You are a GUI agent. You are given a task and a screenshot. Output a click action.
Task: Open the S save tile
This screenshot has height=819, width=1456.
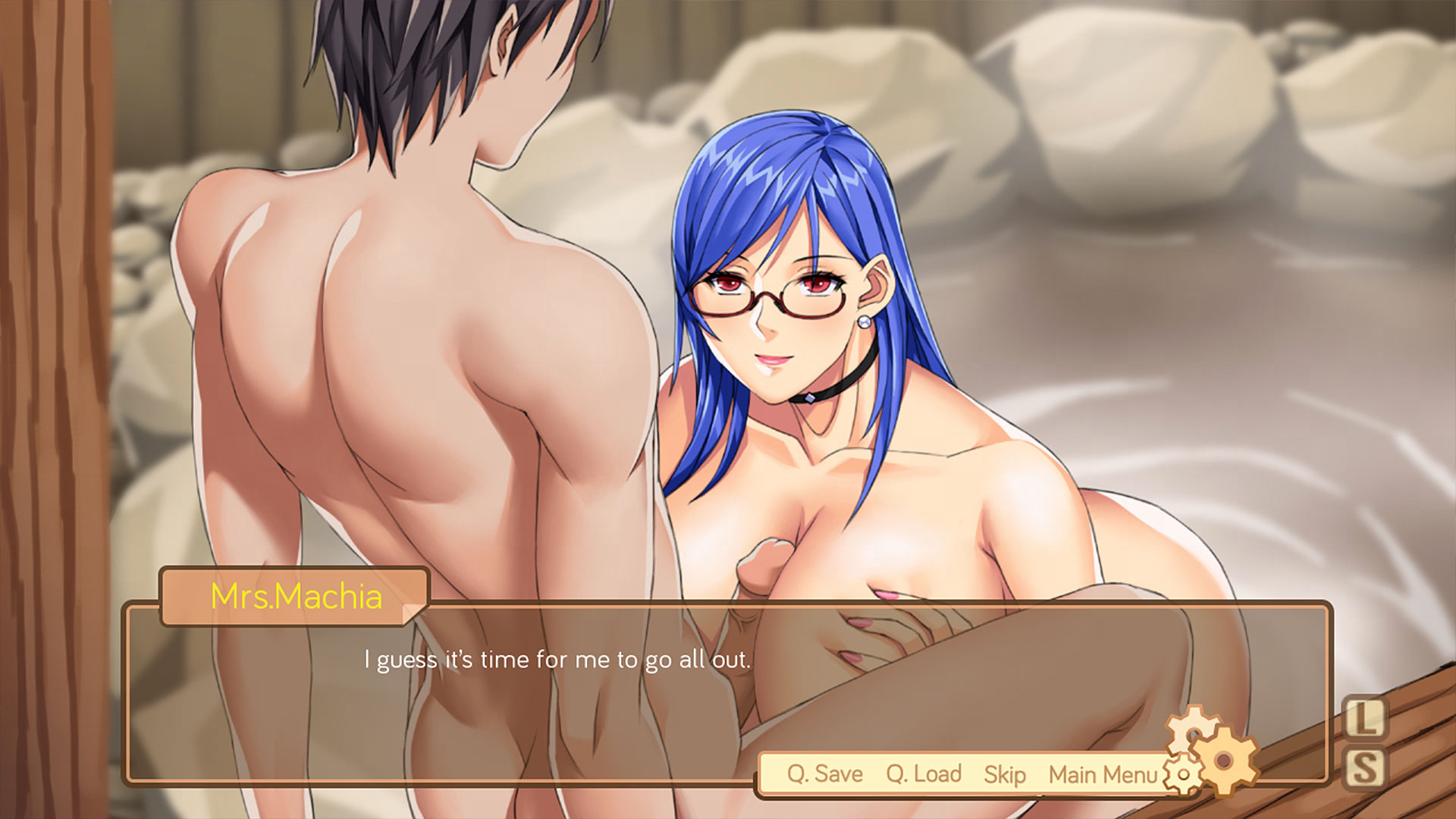[1365, 769]
